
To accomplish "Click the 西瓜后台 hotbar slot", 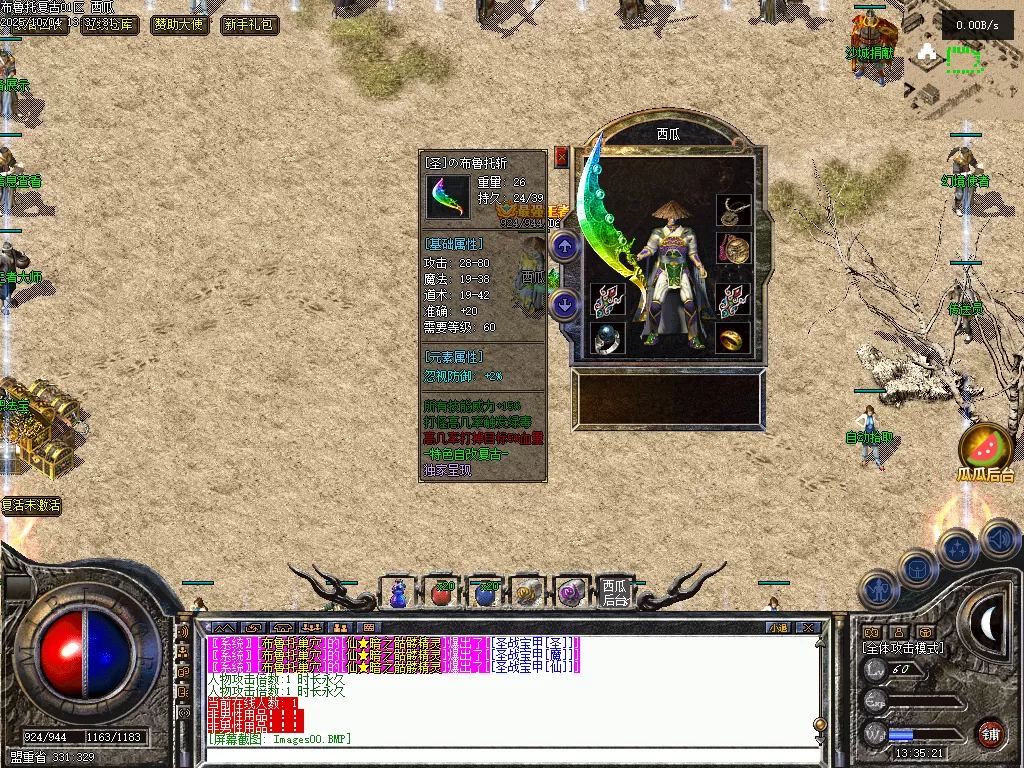I will click(x=615, y=593).
